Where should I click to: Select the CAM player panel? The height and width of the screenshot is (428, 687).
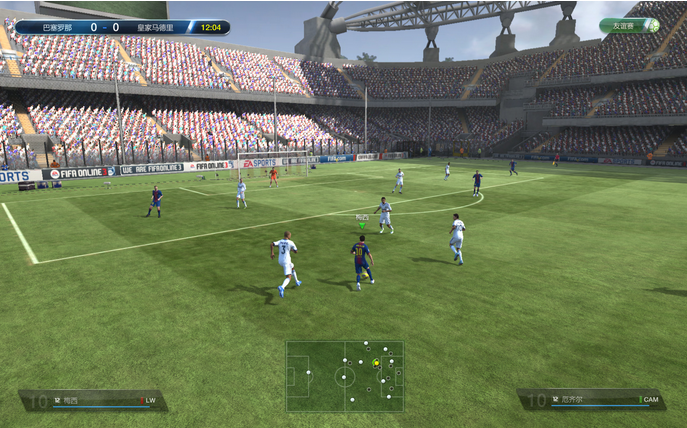[591, 399]
